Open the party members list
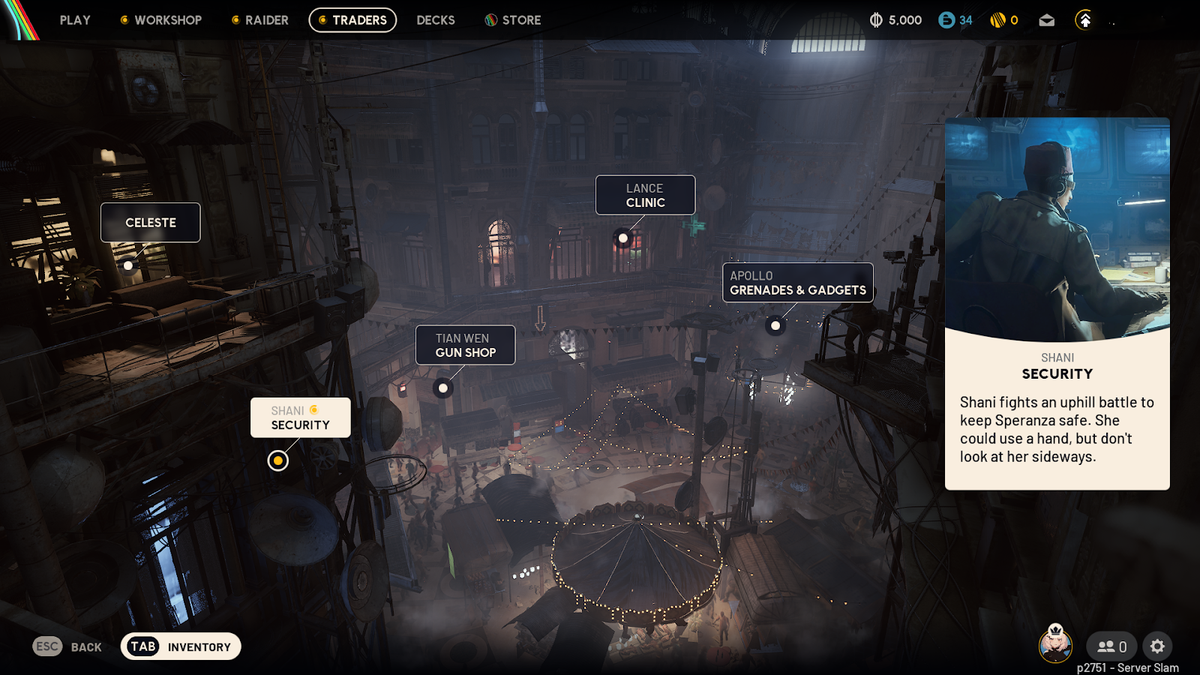 [x=1112, y=647]
